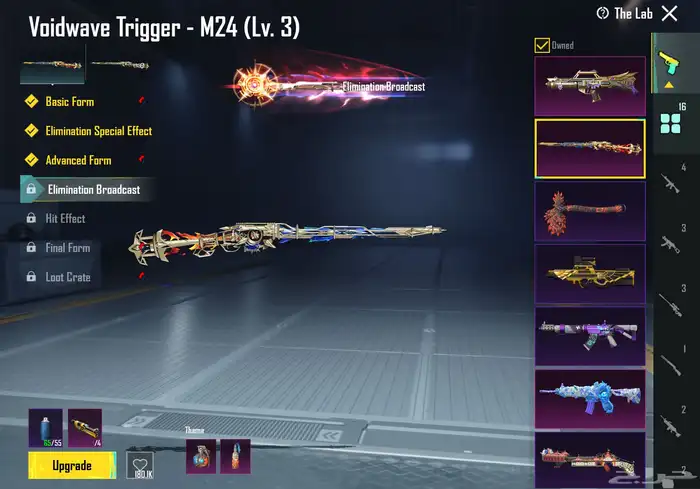View the locked Final Form level
The height and width of the screenshot is (489, 700).
[67, 248]
